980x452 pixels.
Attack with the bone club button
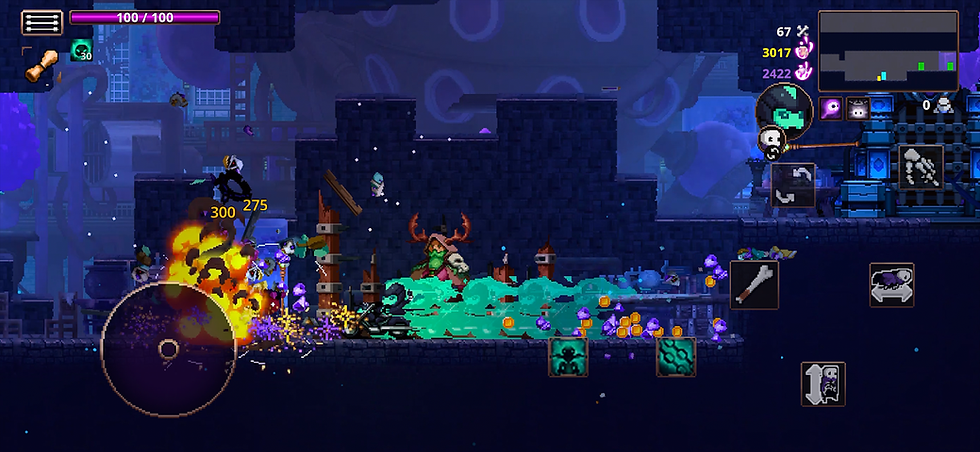[754, 284]
